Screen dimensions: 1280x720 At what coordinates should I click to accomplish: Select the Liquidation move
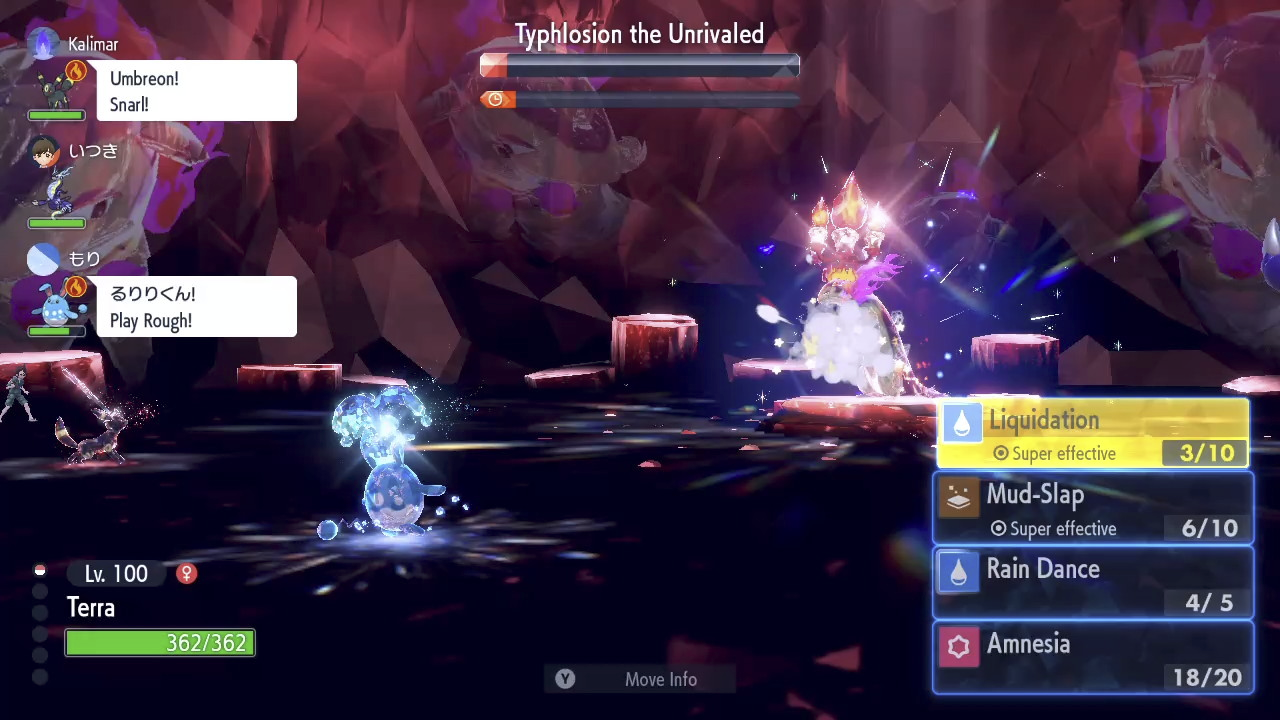[x=1092, y=435]
